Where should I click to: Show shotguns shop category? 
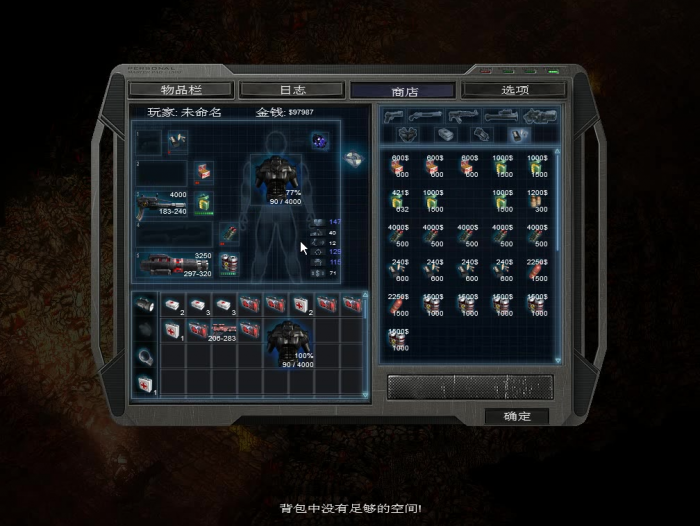[431, 116]
